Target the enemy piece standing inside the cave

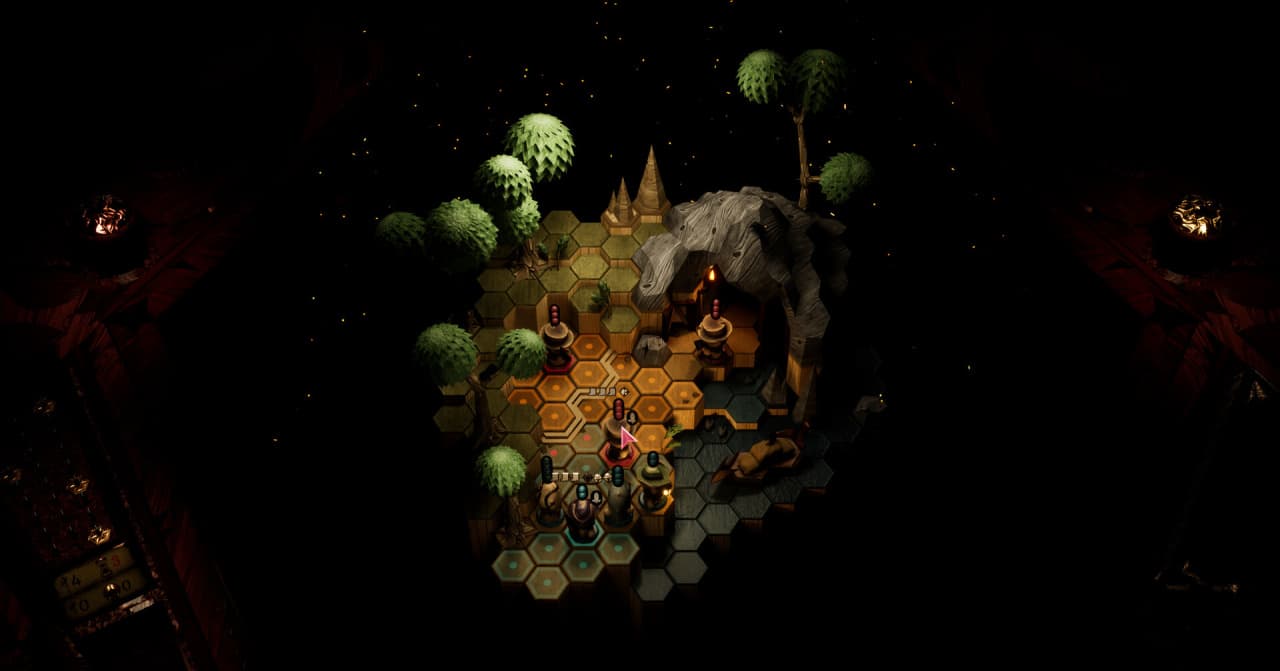coord(714,335)
